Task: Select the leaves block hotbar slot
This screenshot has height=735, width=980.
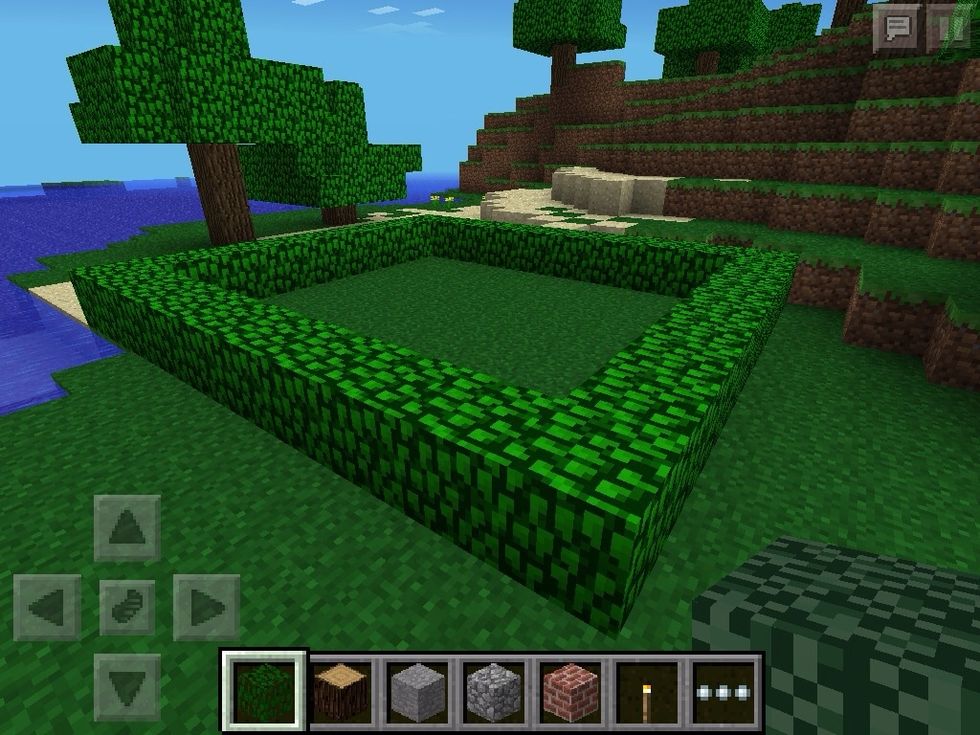Action: click(264, 690)
